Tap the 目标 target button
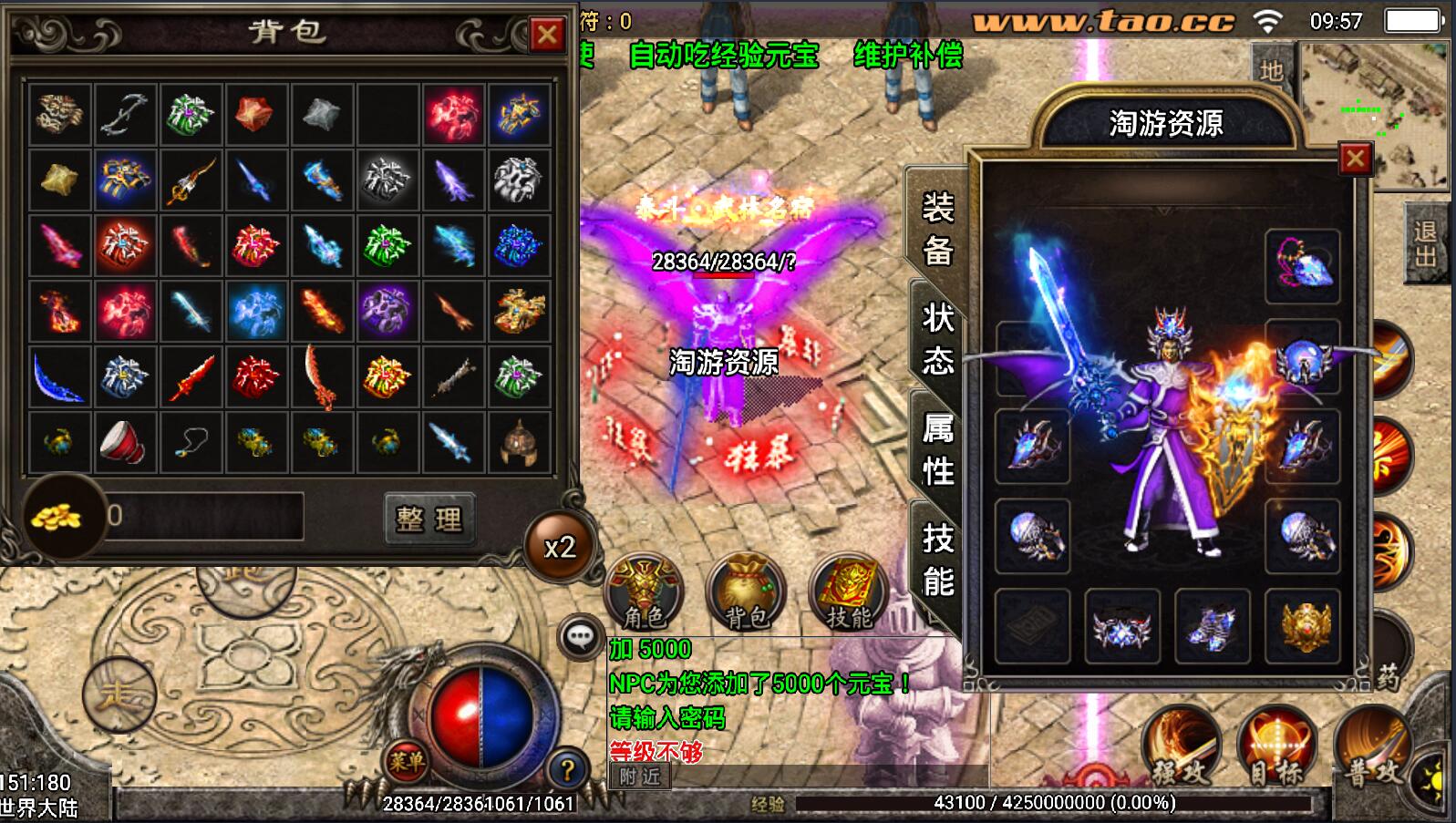This screenshot has width=1456, height=823. pyautogui.click(x=1276, y=747)
